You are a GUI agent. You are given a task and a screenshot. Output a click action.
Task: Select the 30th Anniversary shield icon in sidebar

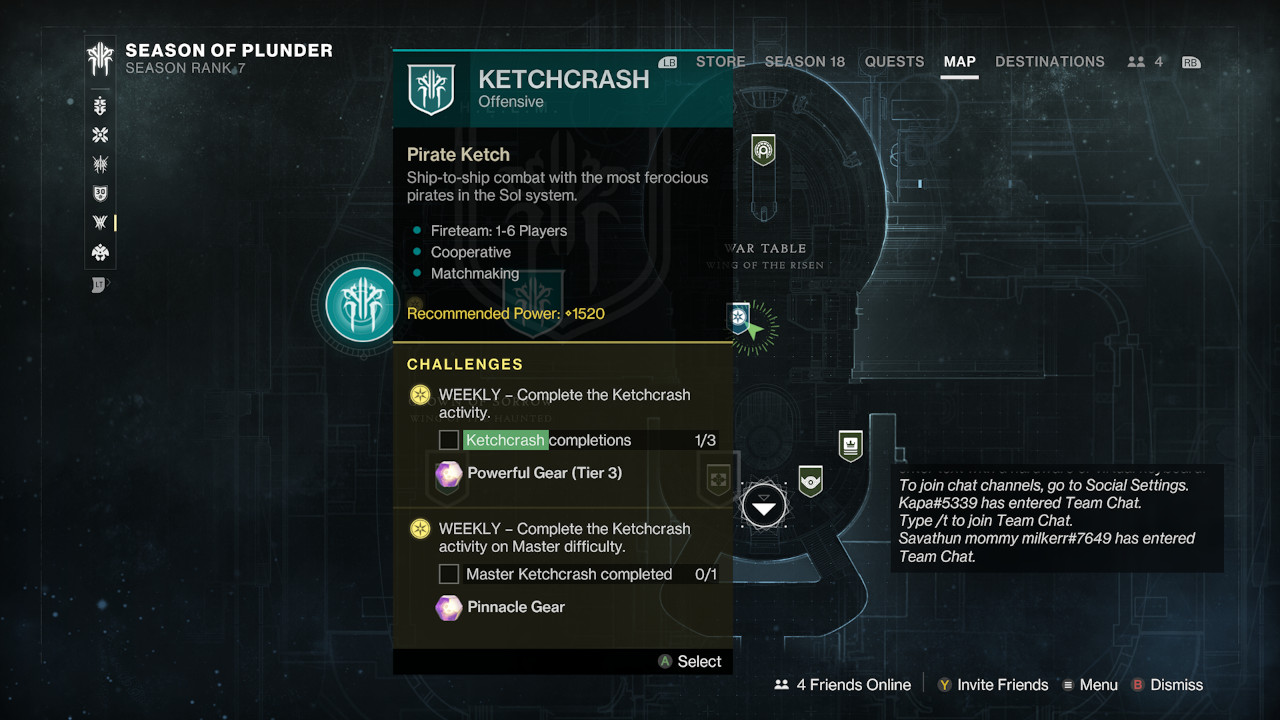coord(100,194)
